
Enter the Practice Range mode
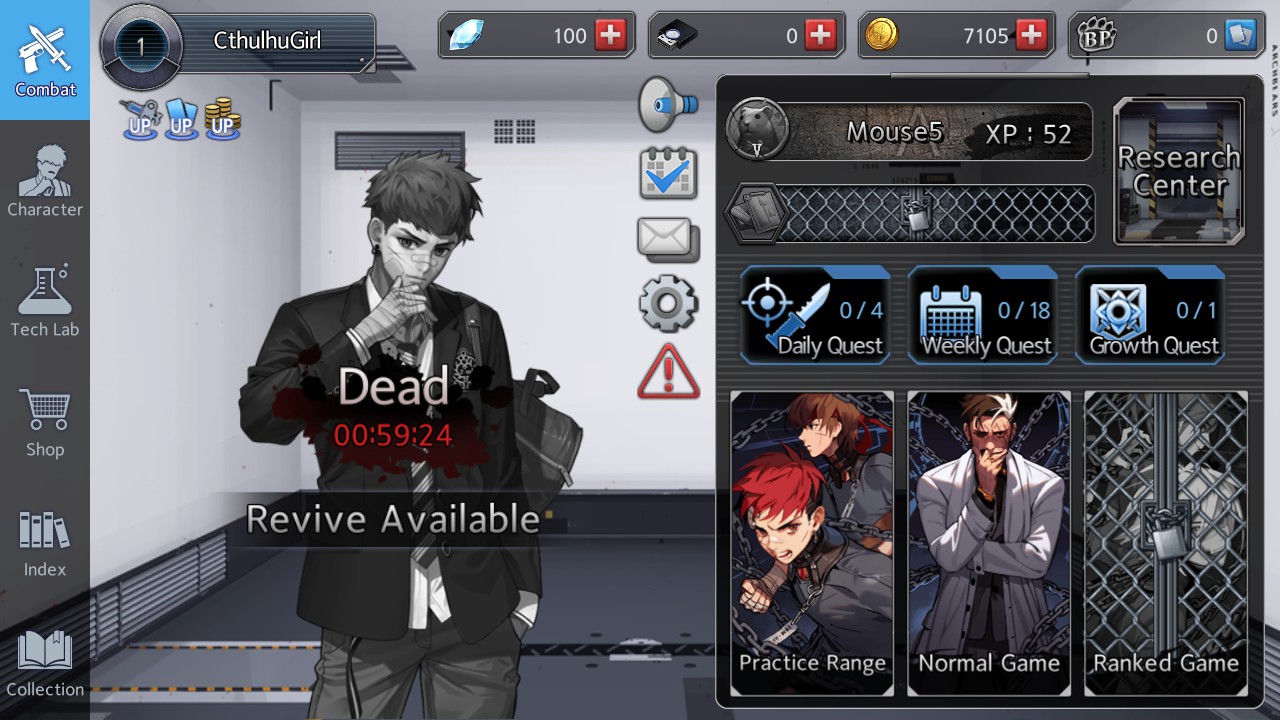[812, 540]
